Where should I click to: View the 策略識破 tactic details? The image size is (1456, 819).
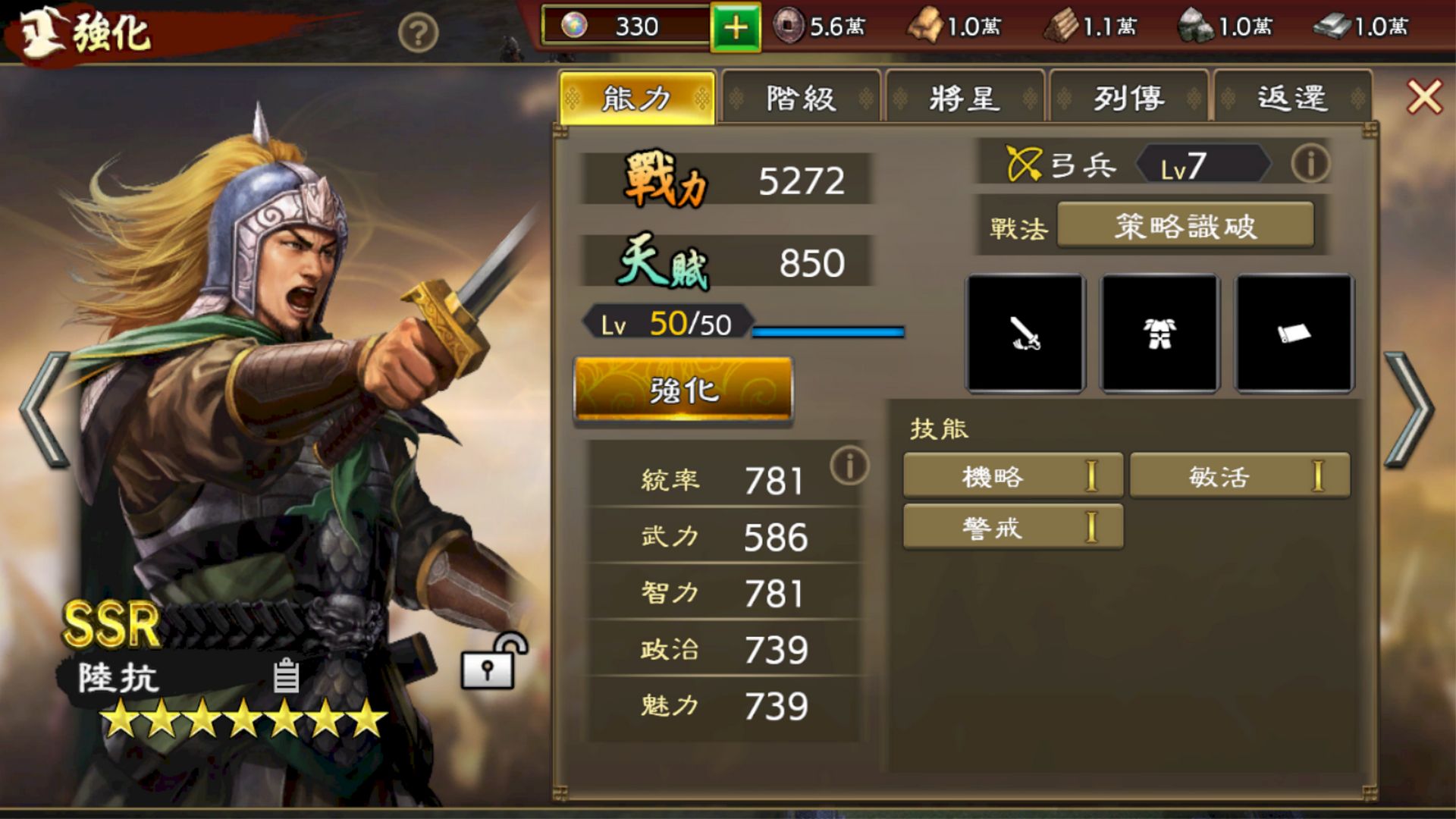[1185, 226]
